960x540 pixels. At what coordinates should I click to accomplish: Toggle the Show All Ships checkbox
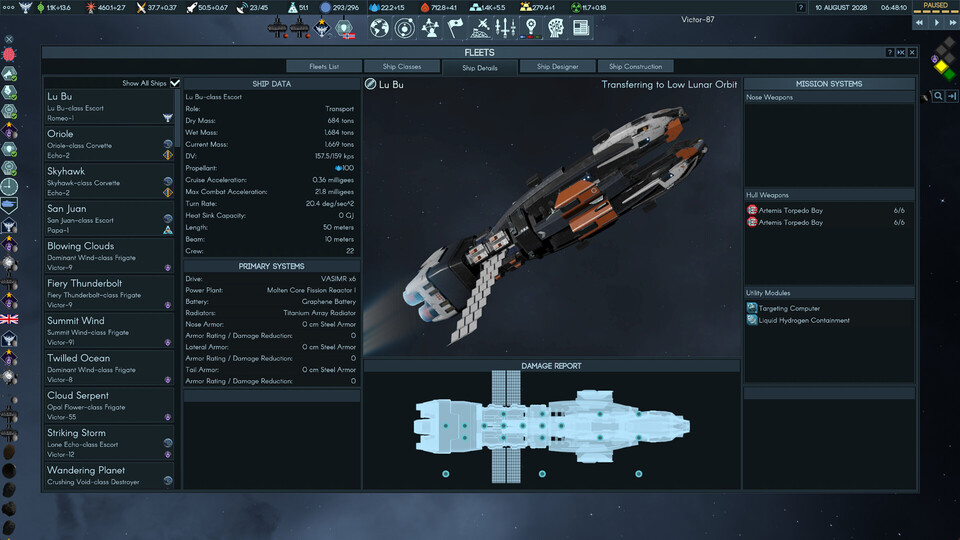pyautogui.click(x=175, y=83)
